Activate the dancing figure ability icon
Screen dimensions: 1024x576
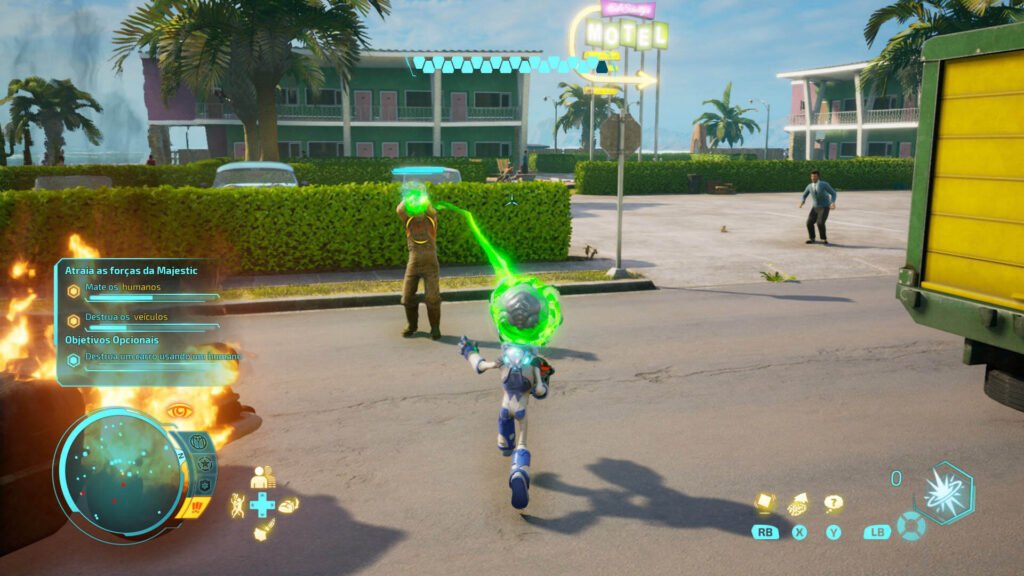point(237,505)
